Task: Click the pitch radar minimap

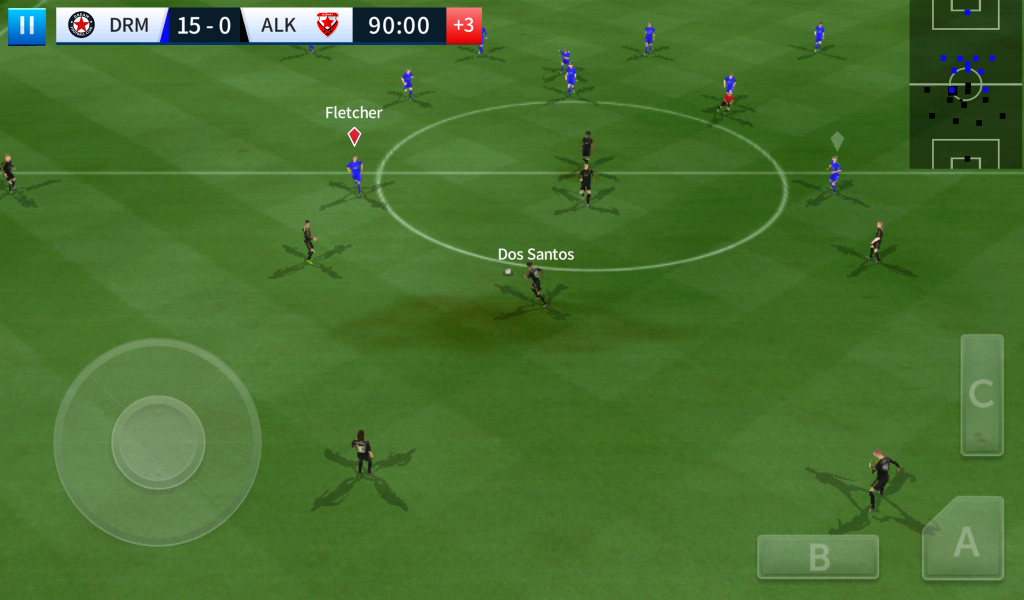Action: tap(966, 84)
